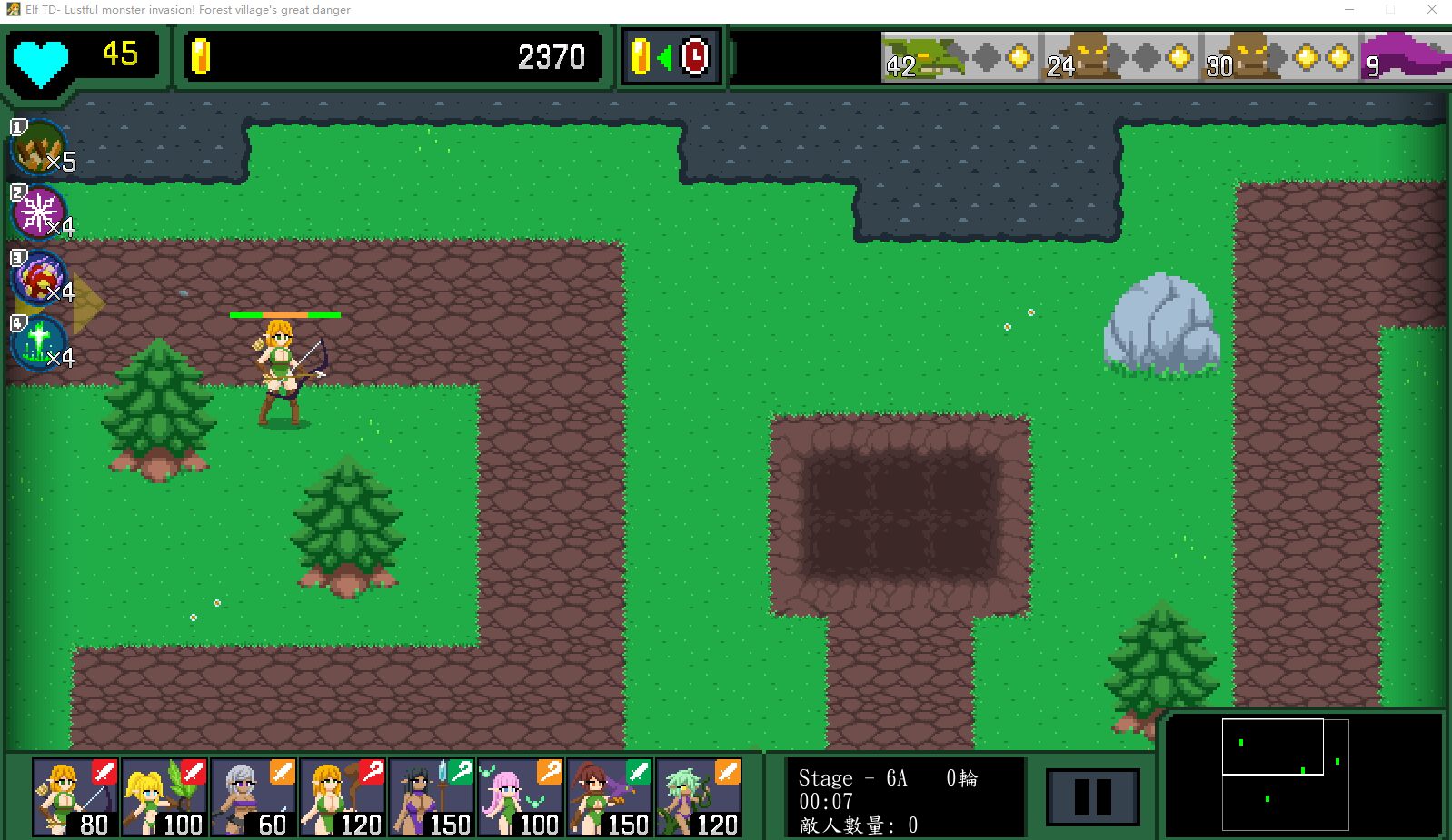Click the minimap
The height and width of the screenshot is (840, 1452).
coord(1303,774)
